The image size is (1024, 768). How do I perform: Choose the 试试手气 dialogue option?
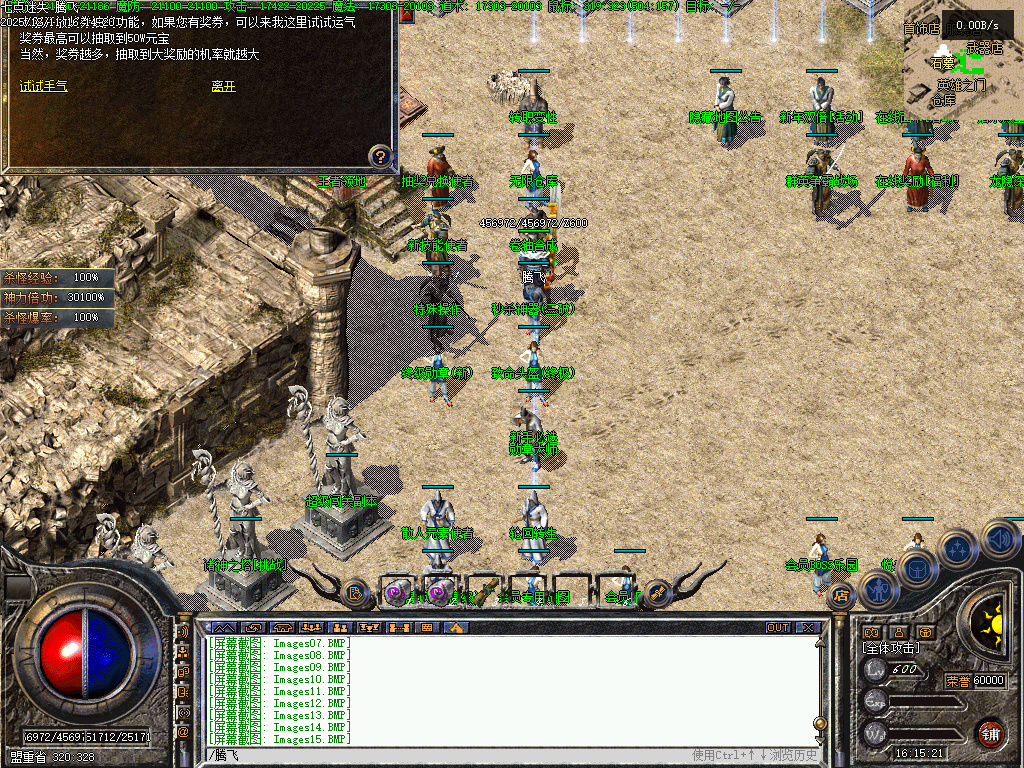[x=44, y=87]
